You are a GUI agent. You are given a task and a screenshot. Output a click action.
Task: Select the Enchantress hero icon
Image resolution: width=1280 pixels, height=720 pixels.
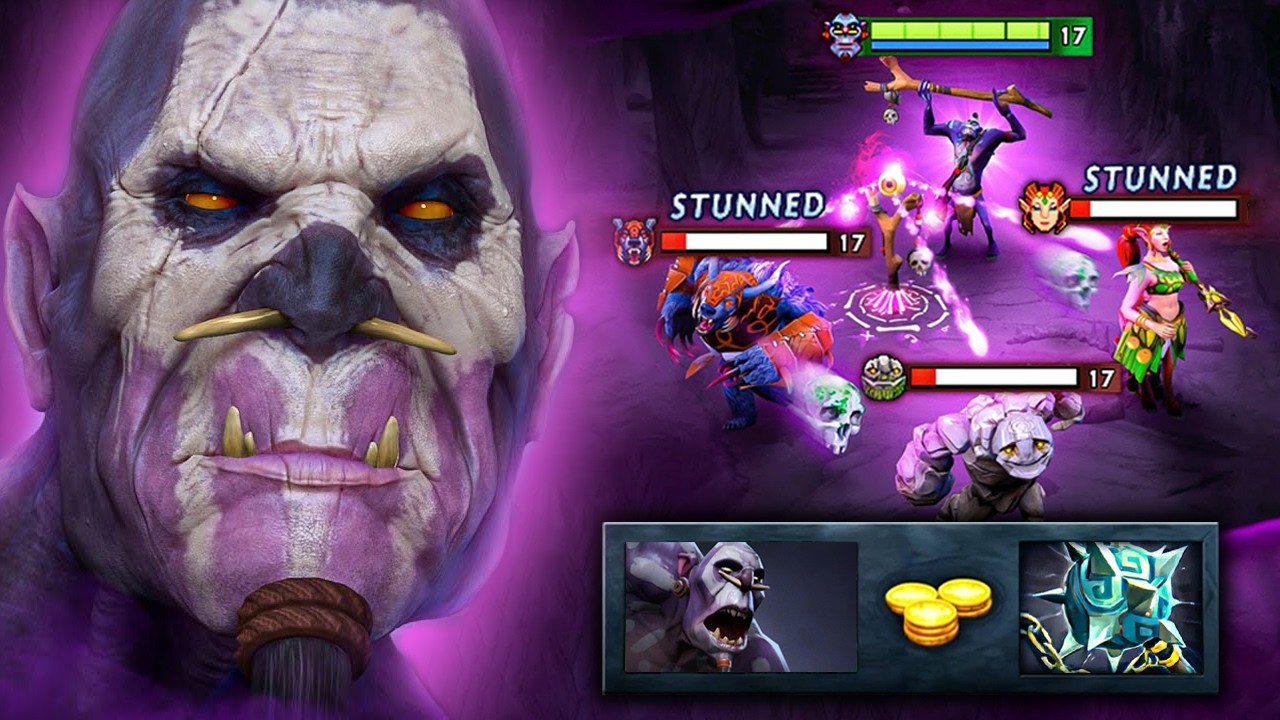point(1044,207)
